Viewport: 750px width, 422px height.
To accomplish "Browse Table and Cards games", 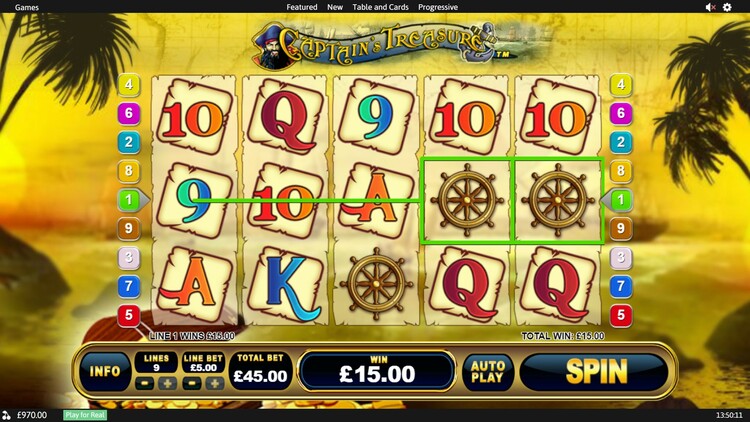I will click(379, 7).
